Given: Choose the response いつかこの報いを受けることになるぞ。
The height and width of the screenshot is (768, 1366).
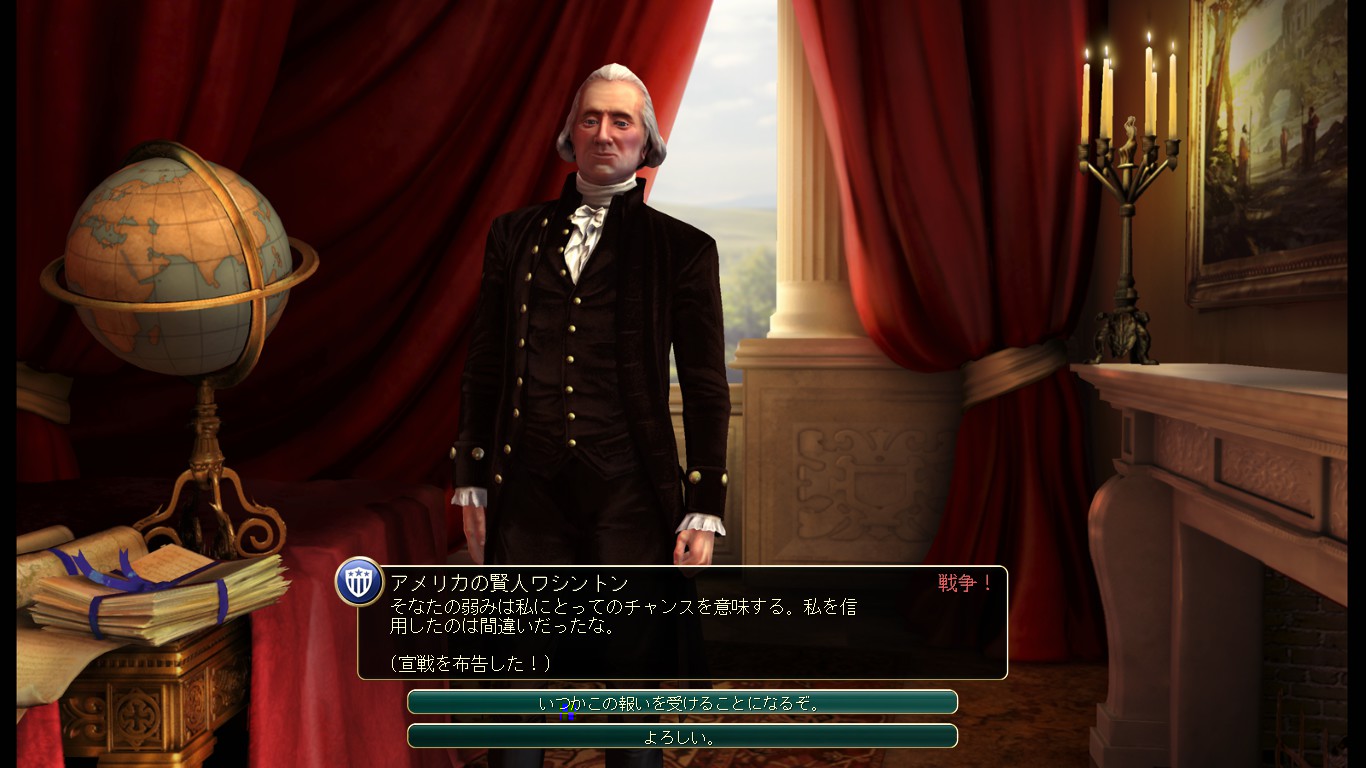Looking at the screenshot, I should [x=683, y=703].
